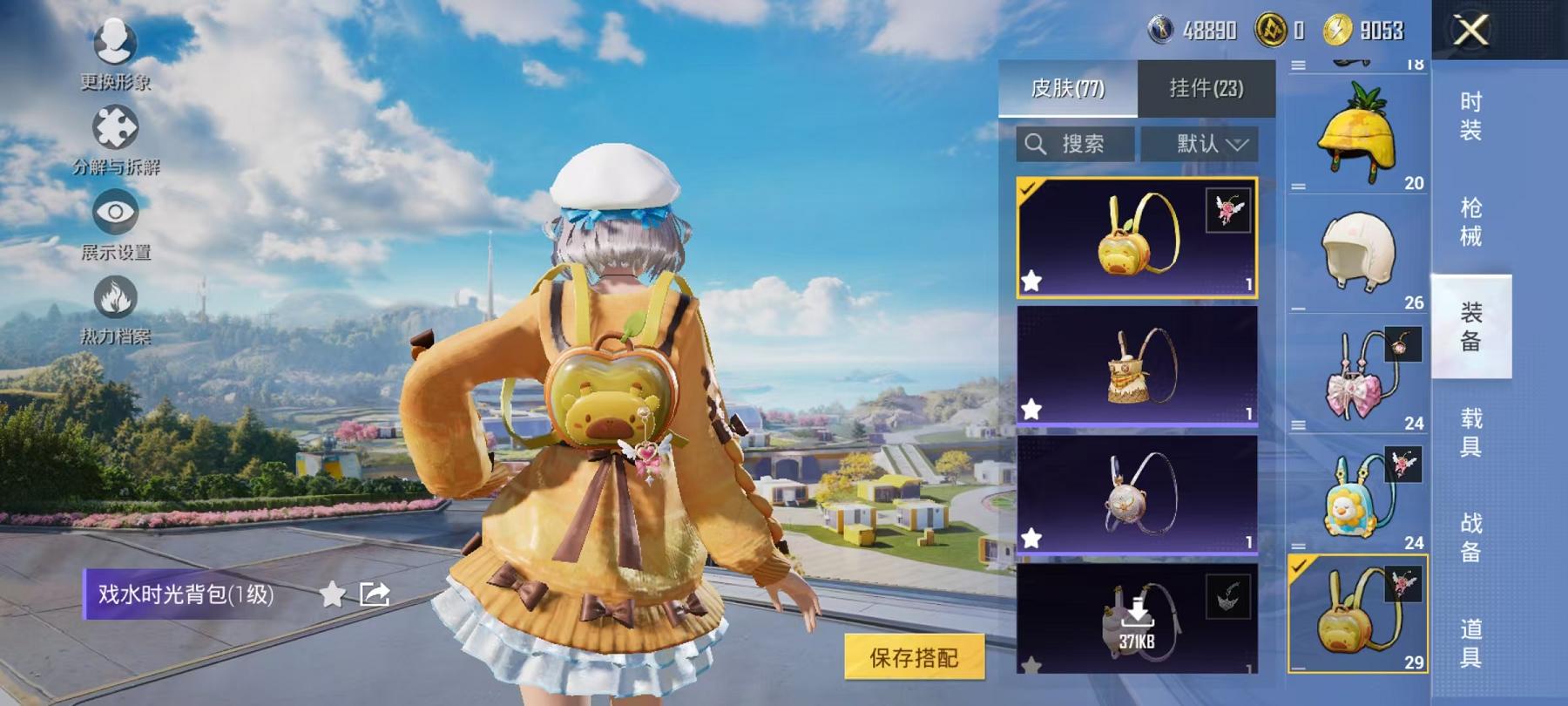Viewport: 1568px width, 706px height.
Task: Click the 分解与拆解 dismantle icon
Action: tap(116, 128)
